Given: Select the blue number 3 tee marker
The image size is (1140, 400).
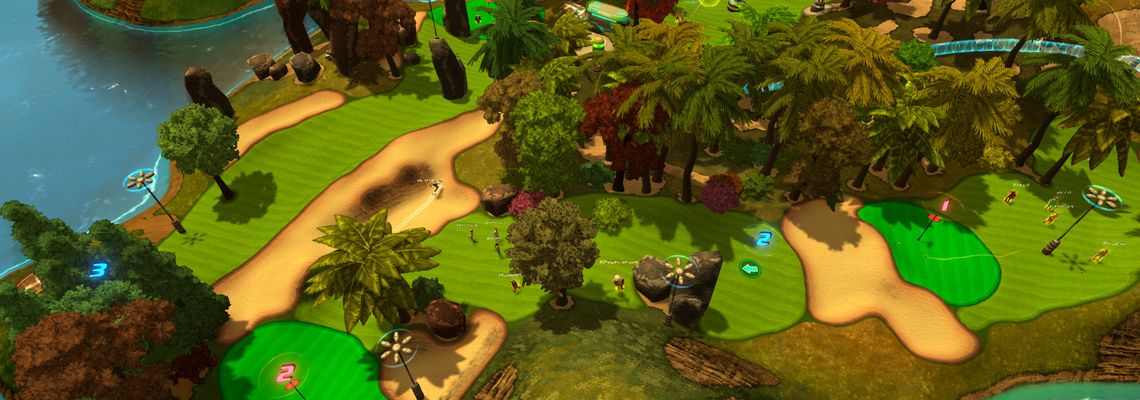Looking at the screenshot, I should pos(98,269).
